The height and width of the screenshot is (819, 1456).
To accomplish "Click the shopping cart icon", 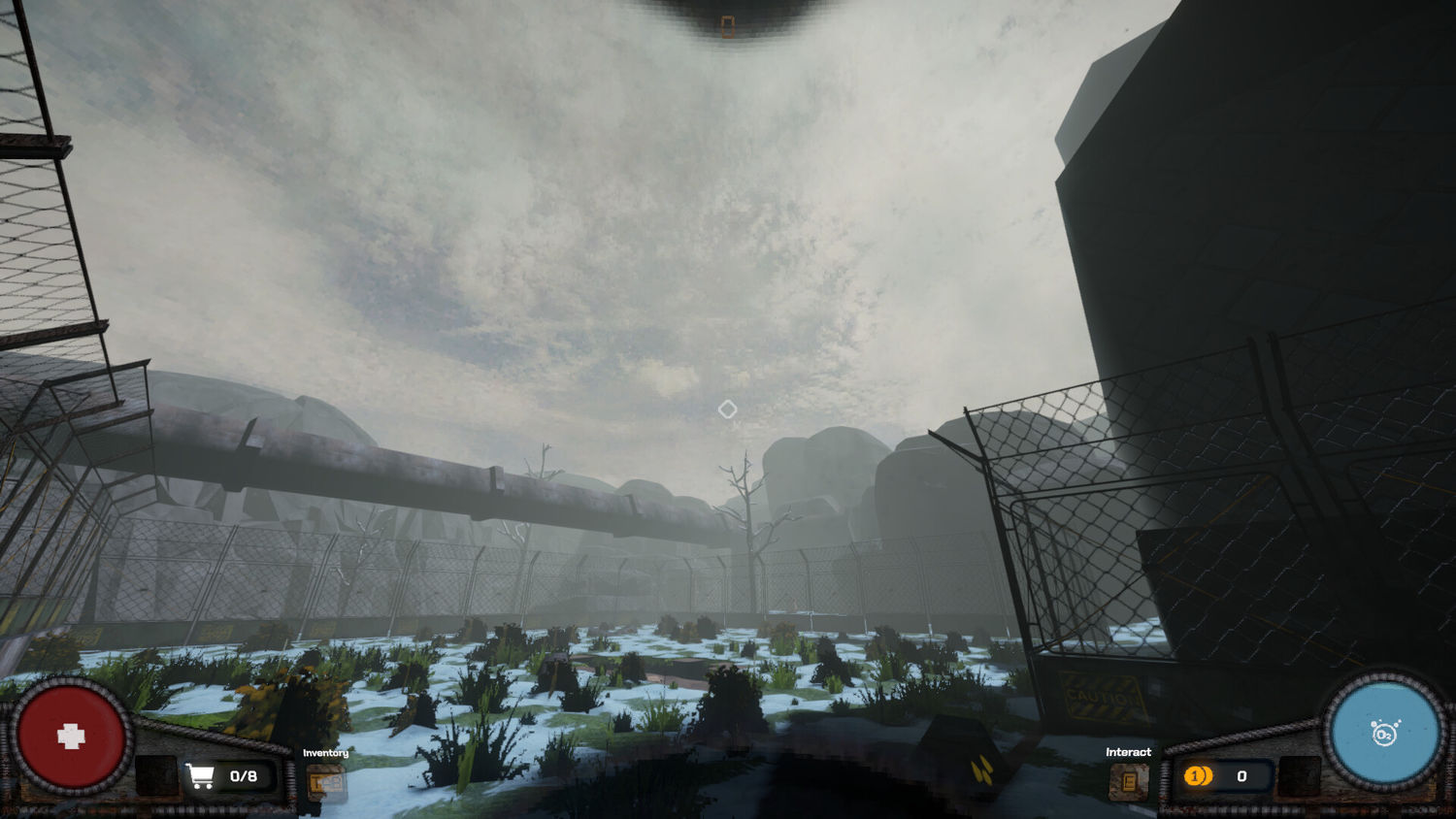I will [200, 776].
